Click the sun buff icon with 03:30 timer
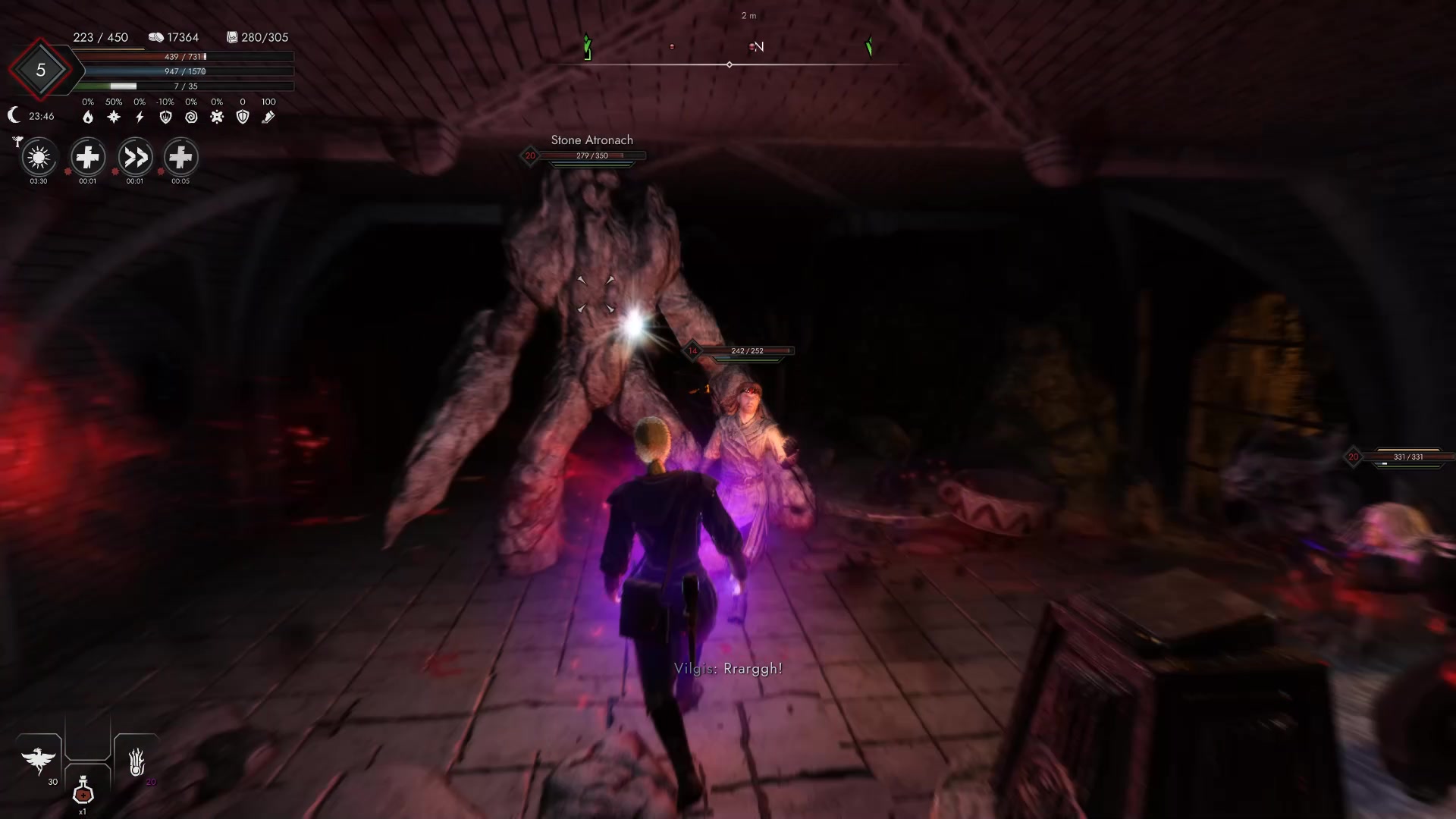Screen dimensions: 1456x819 pyautogui.click(x=38, y=159)
